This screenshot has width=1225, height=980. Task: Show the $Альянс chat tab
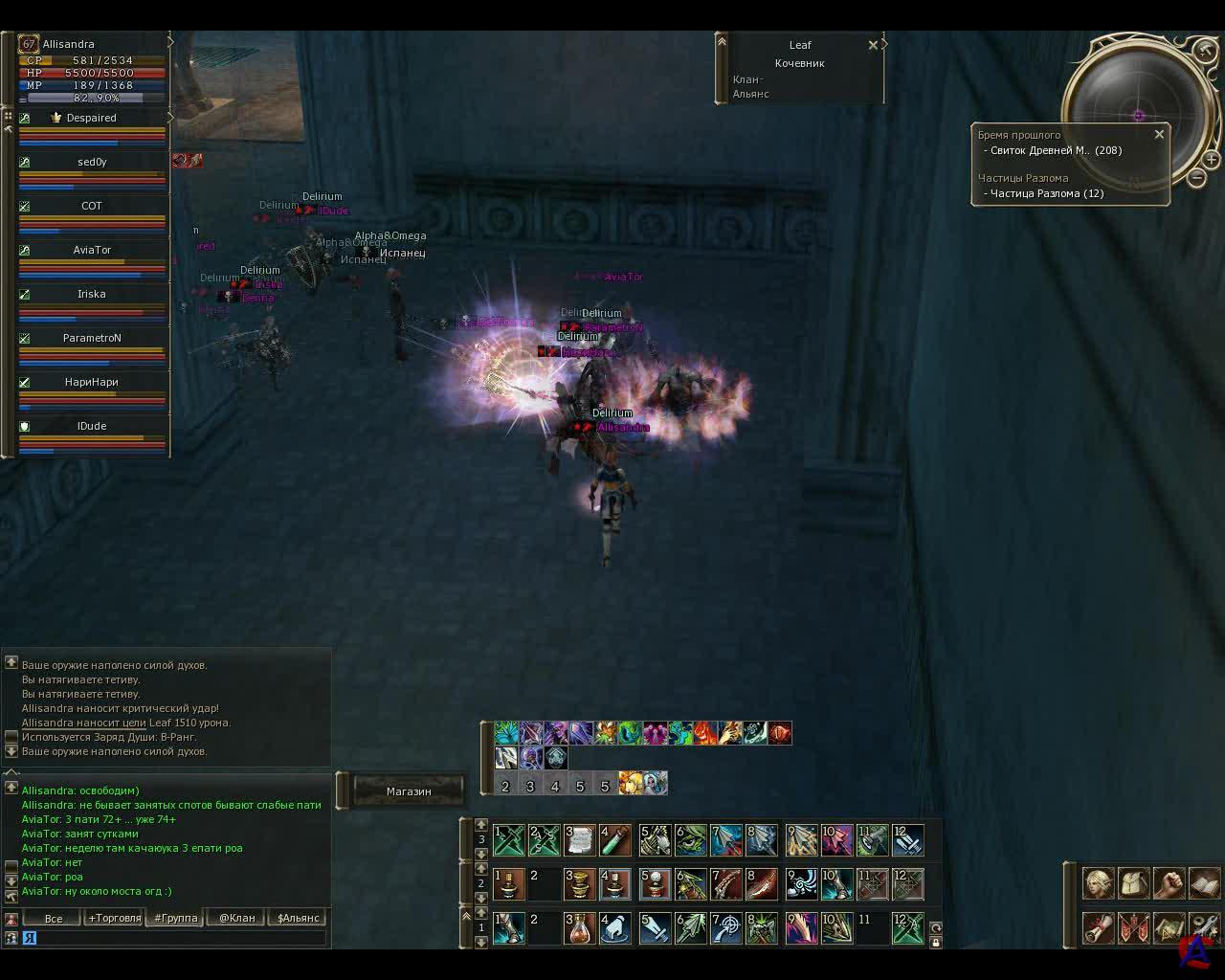(x=299, y=918)
